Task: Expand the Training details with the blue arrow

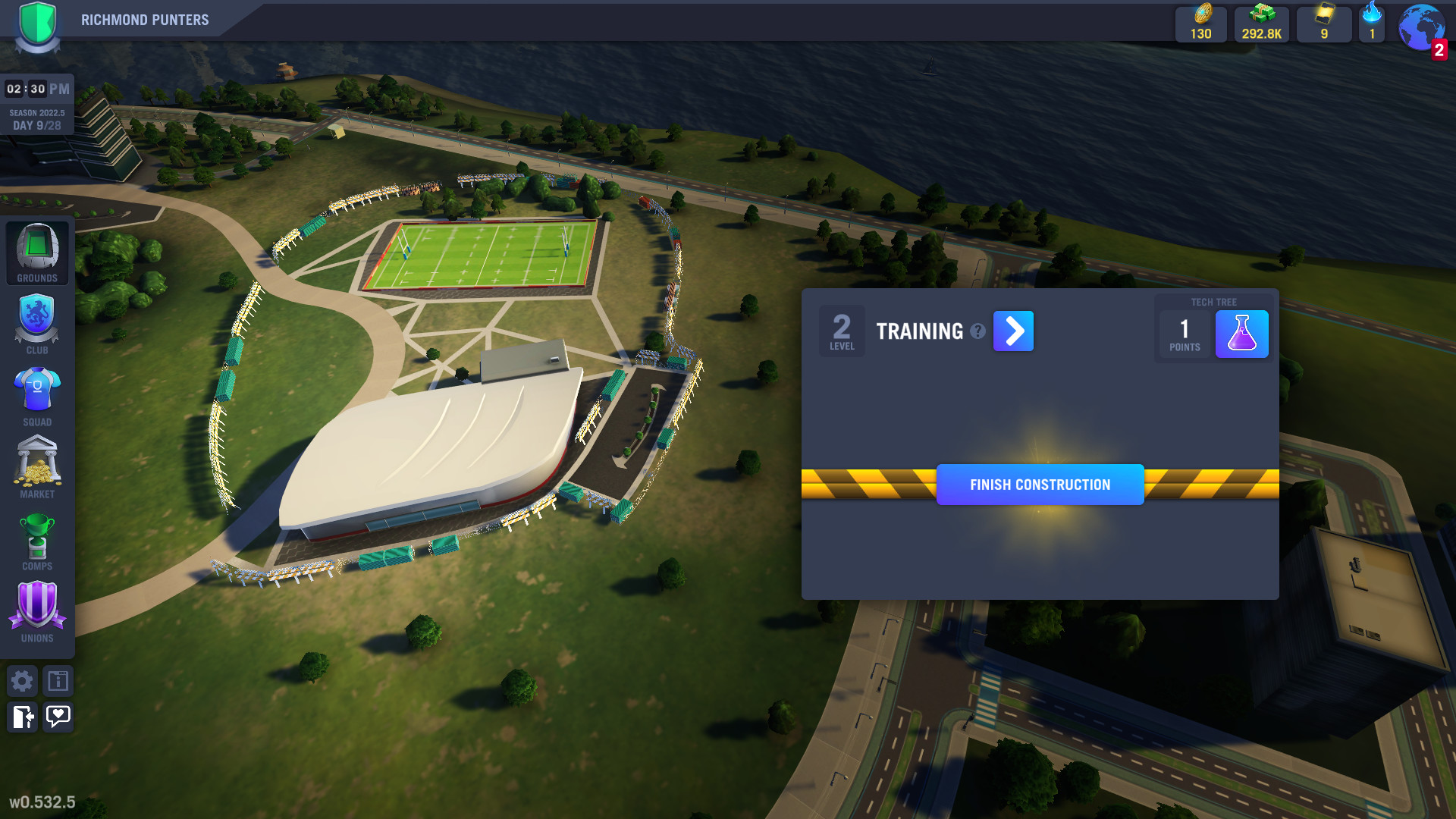Action: tap(1014, 331)
